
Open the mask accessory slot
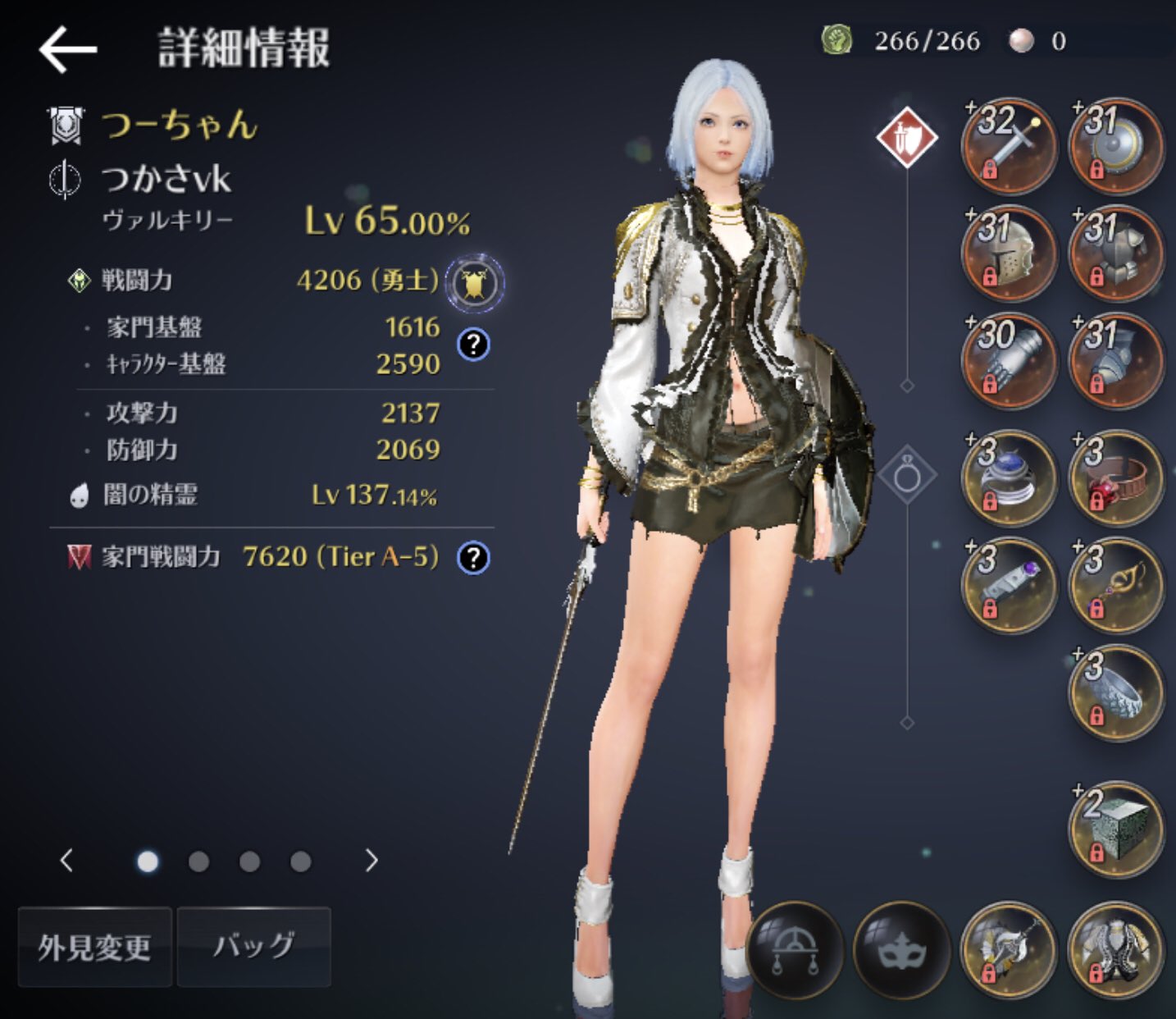coord(902,949)
